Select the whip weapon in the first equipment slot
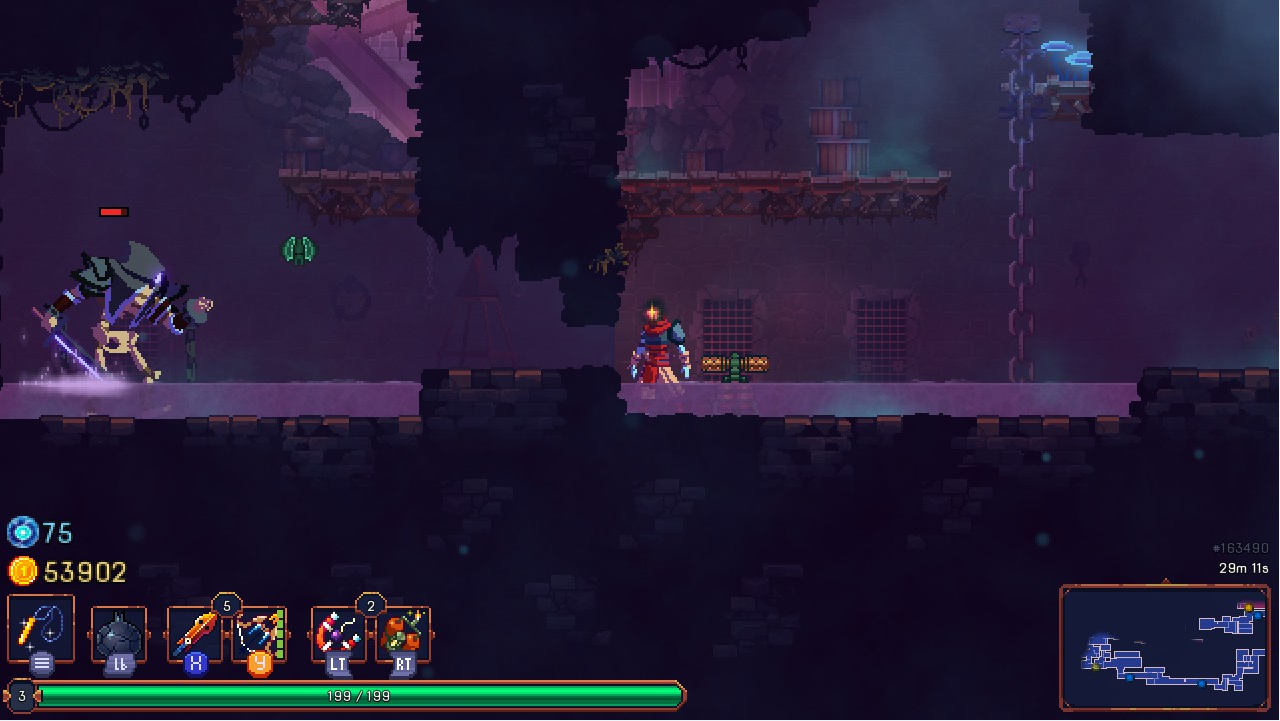The width and height of the screenshot is (1280, 721). (40, 628)
